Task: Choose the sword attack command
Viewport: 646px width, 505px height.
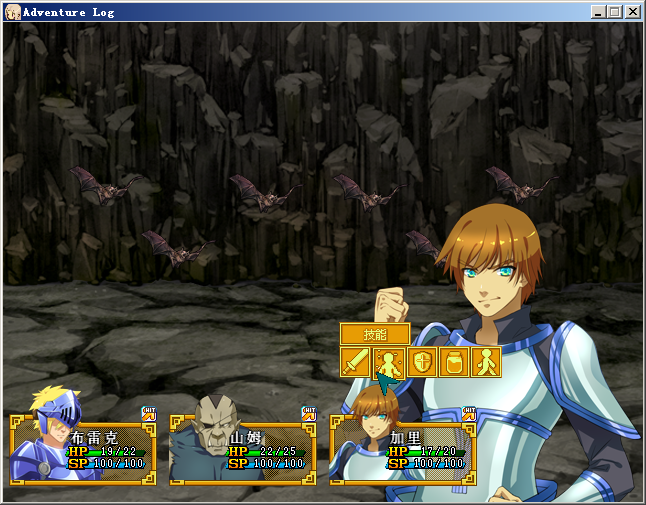Action: pos(356,362)
